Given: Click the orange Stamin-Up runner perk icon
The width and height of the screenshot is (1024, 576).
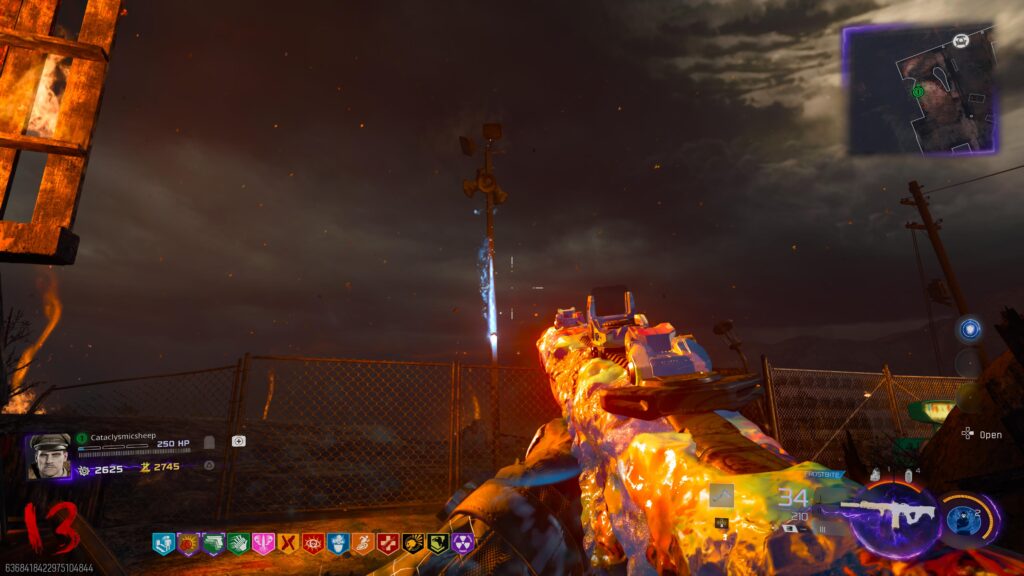Looking at the screenshot, I should 363,544.
